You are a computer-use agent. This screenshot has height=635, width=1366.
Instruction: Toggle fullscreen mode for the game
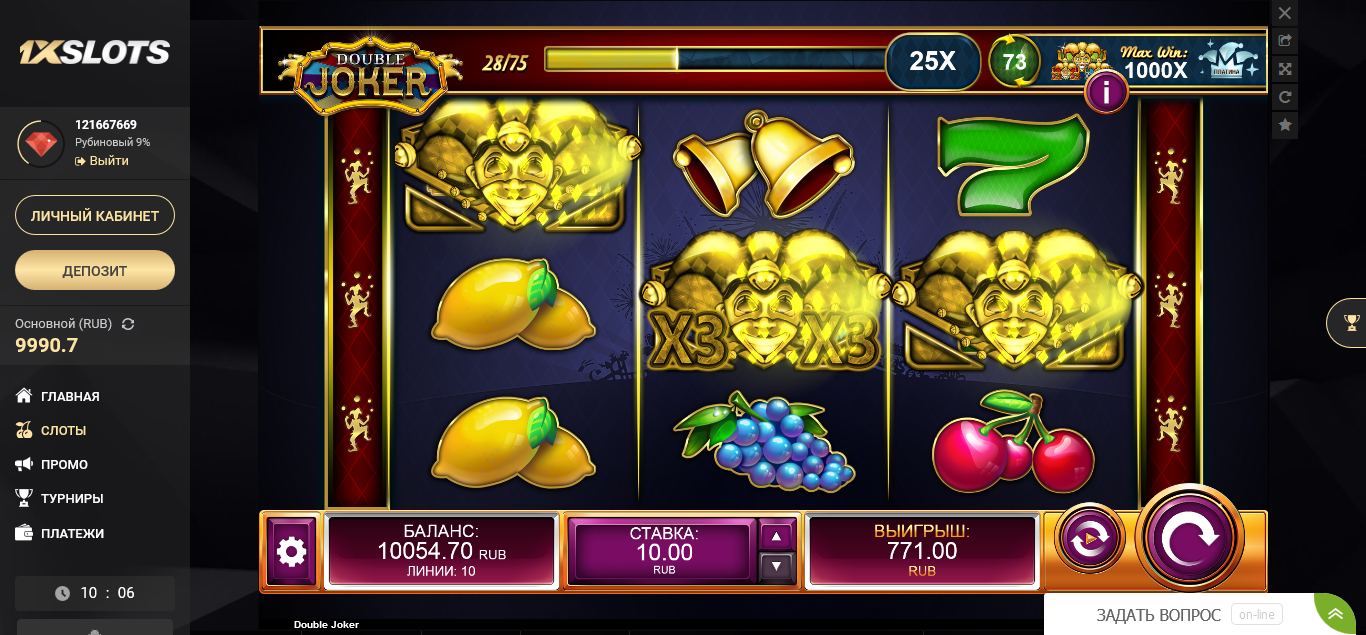click(1285, 69)
